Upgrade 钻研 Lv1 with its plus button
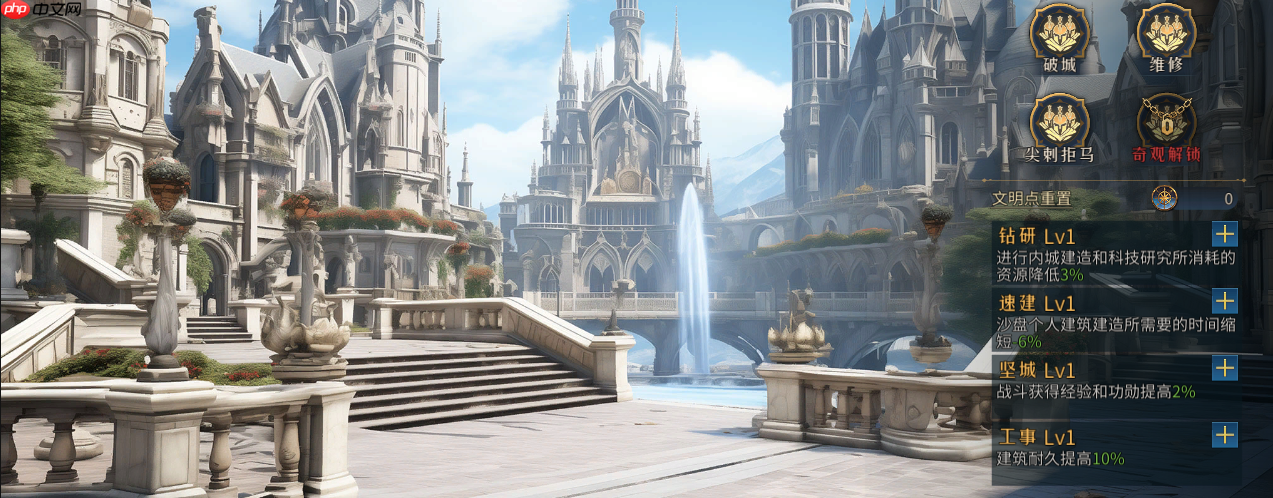 tap(1224, 234)
